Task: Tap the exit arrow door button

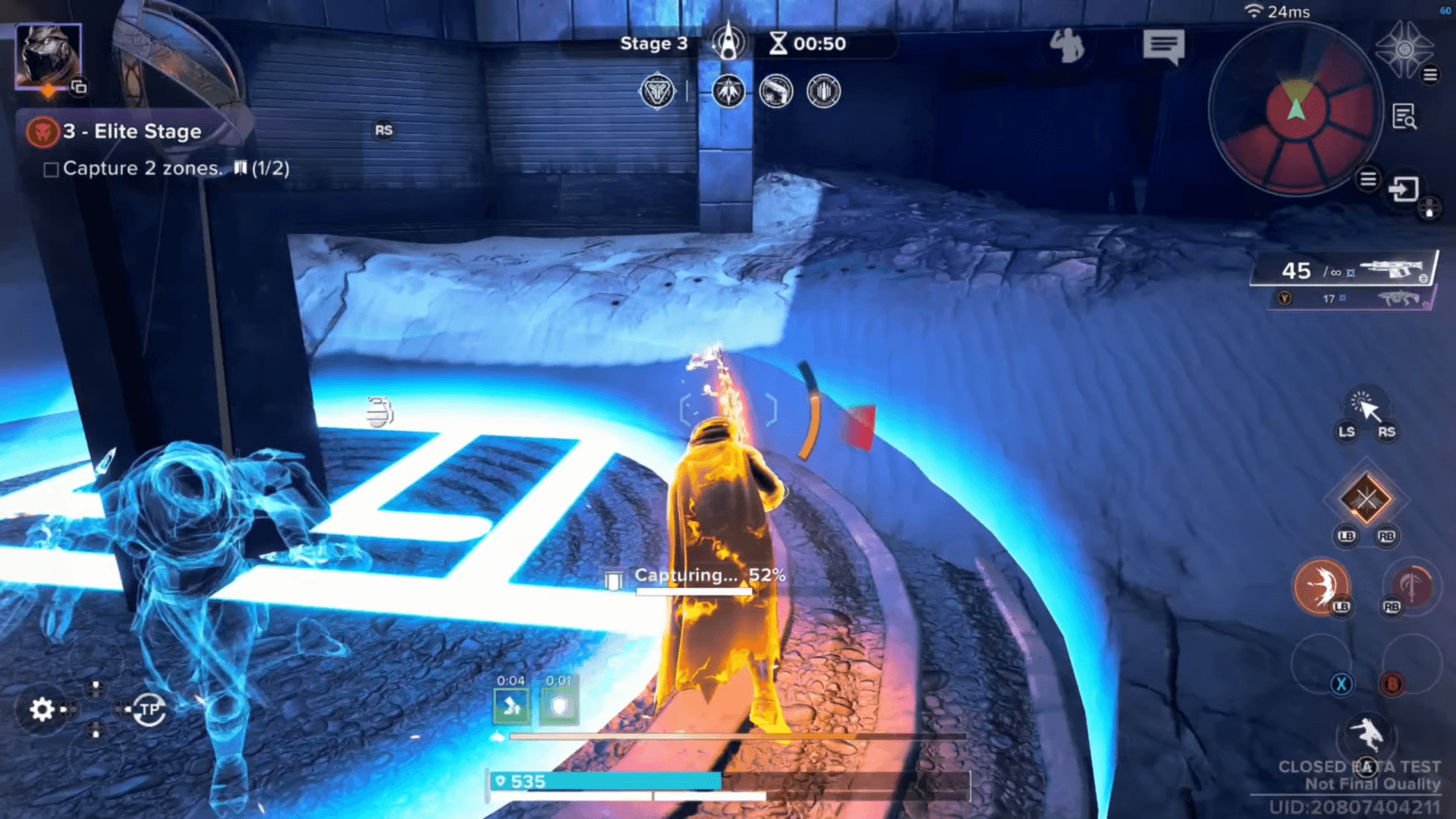Action: click(1403, 188)
